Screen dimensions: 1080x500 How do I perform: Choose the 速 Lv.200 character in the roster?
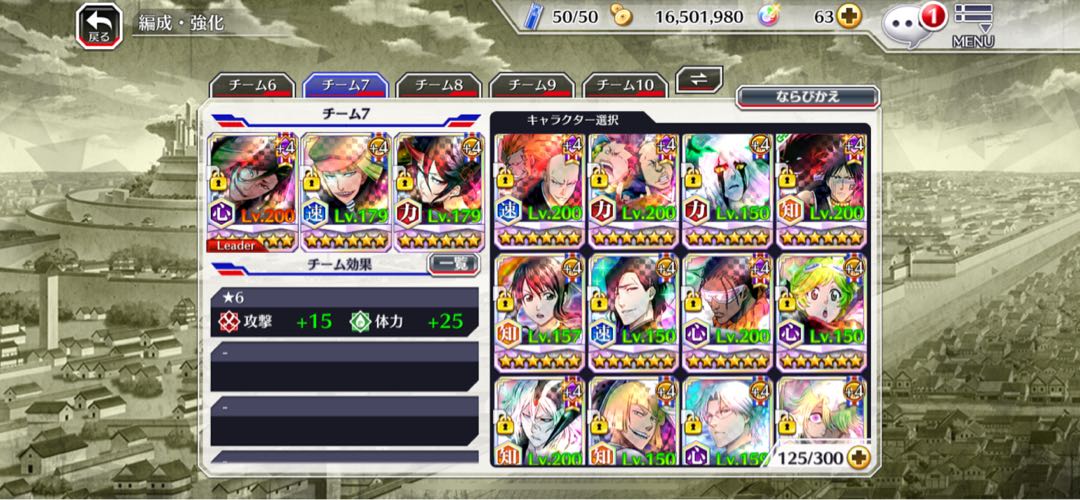(538, 190)
